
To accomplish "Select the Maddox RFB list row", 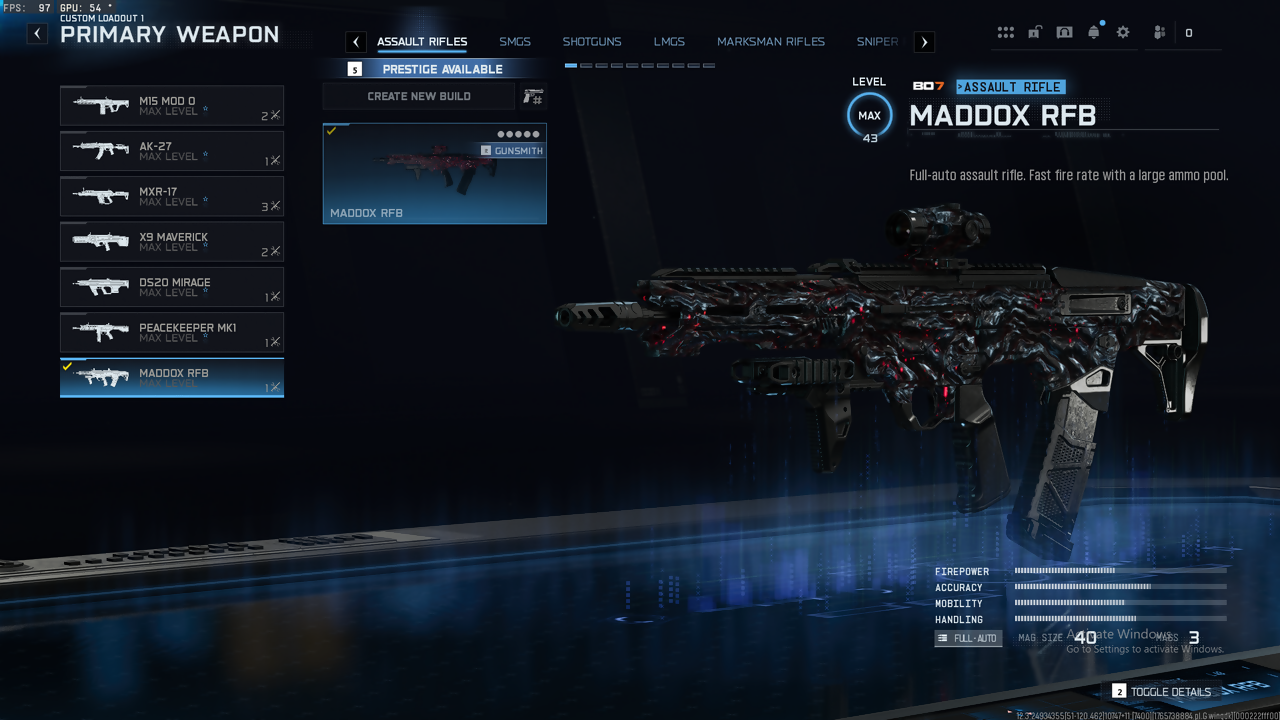I will pos(172,378).
